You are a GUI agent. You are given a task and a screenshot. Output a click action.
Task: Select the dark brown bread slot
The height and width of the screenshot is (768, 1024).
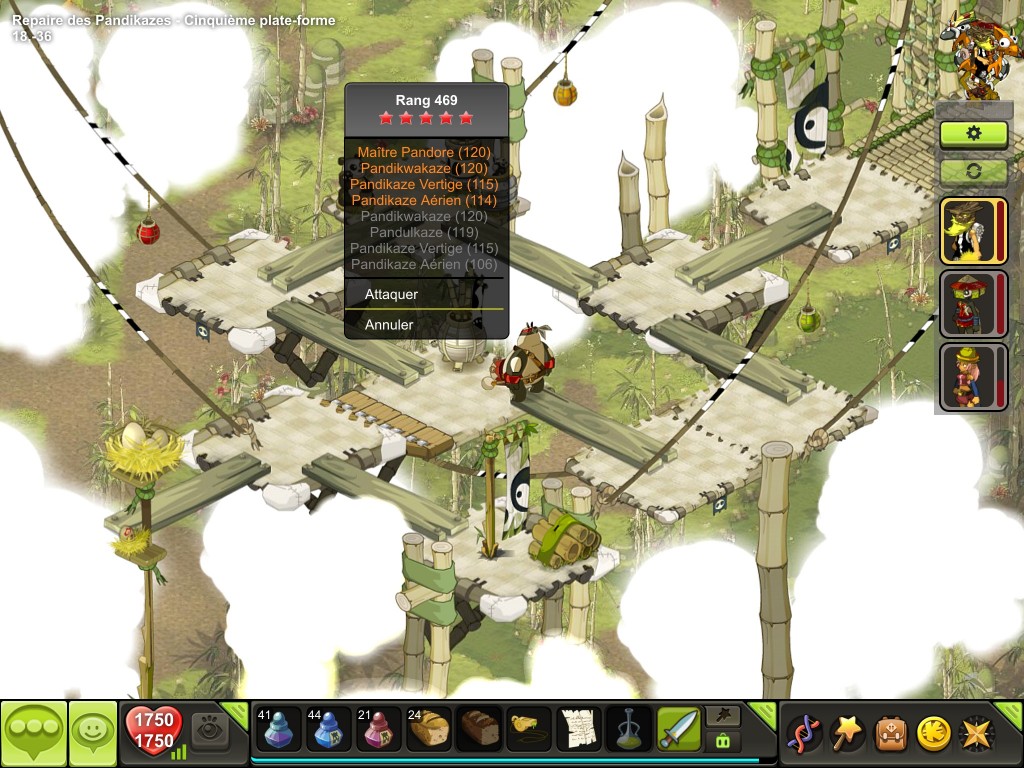(479, 730)
